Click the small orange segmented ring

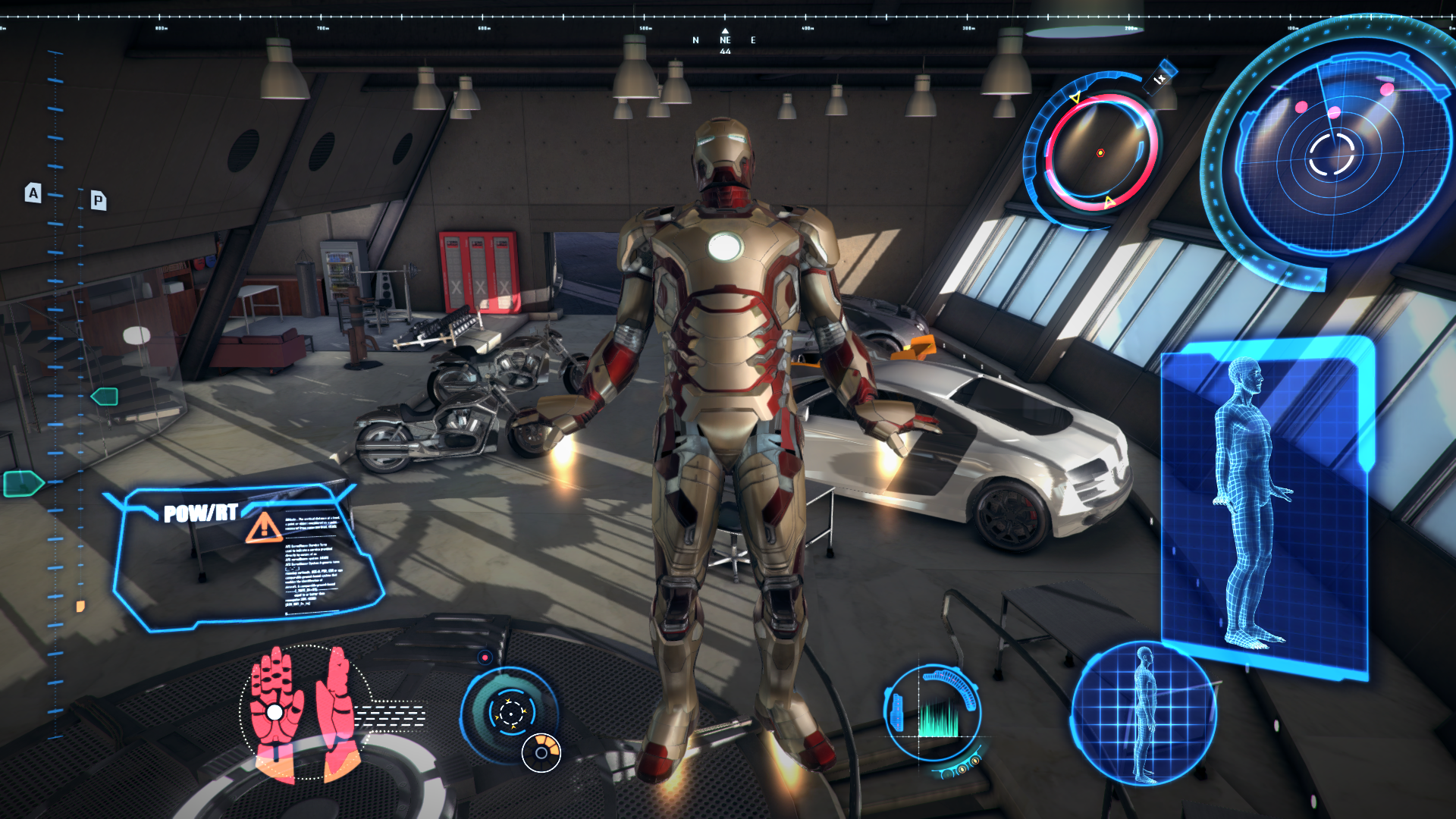pos(541,752)
